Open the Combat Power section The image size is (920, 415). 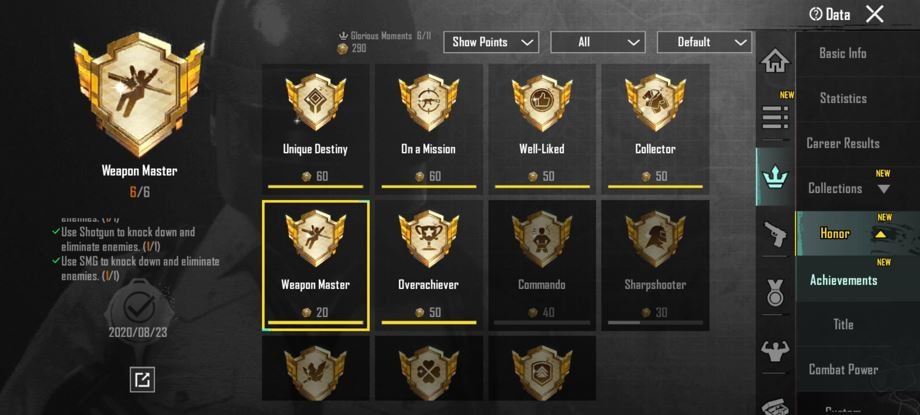(x=842, y=369)
